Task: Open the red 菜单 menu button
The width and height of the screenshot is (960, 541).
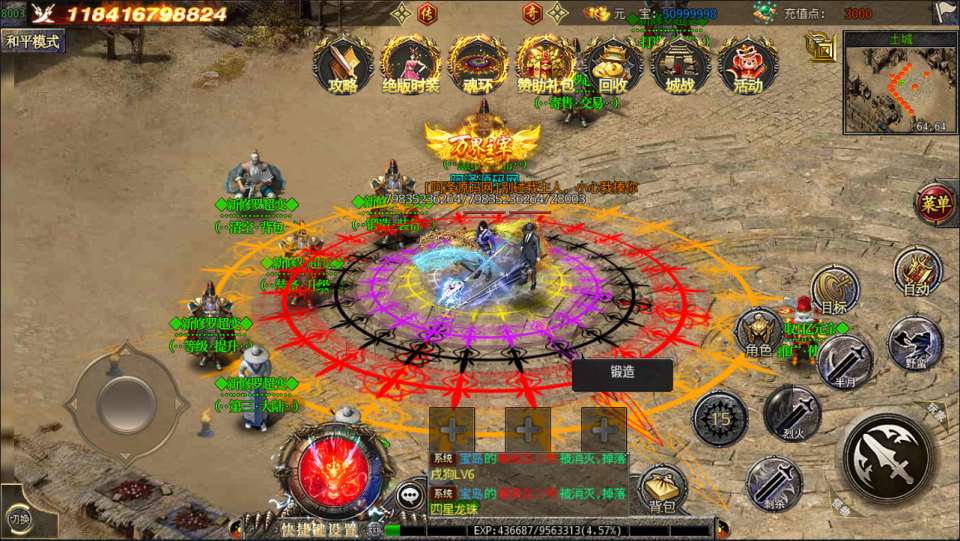Action: [936, 204]
